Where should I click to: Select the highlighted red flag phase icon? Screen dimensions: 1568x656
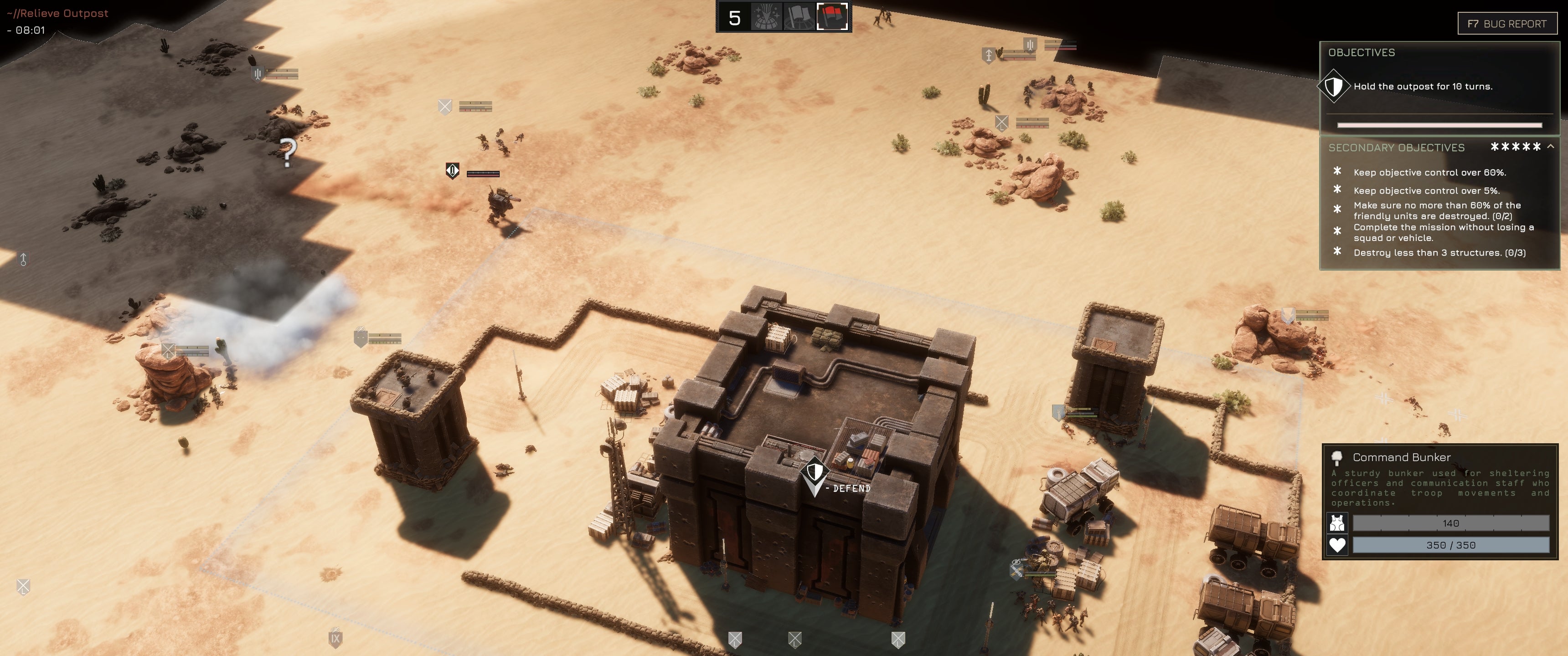(831, 17)
